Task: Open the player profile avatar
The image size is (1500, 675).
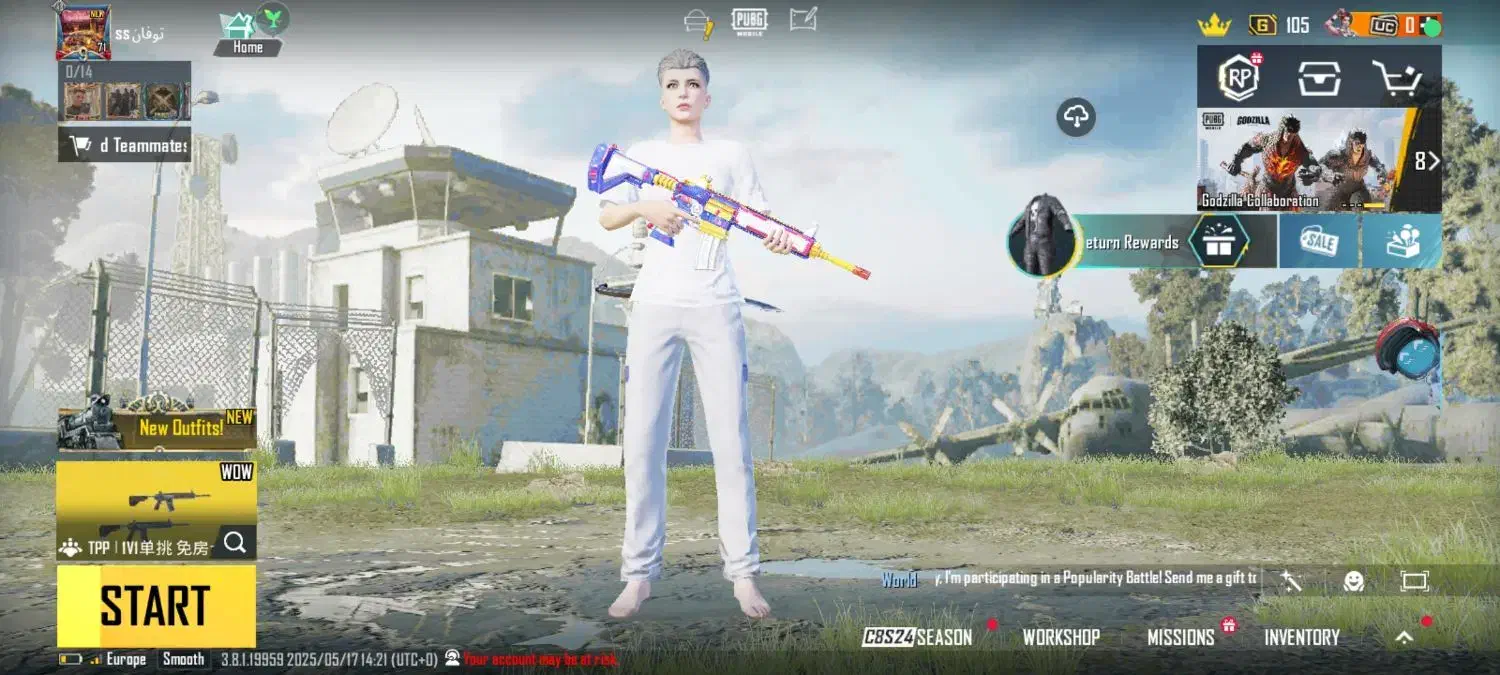Action: [x=83, y=31]
